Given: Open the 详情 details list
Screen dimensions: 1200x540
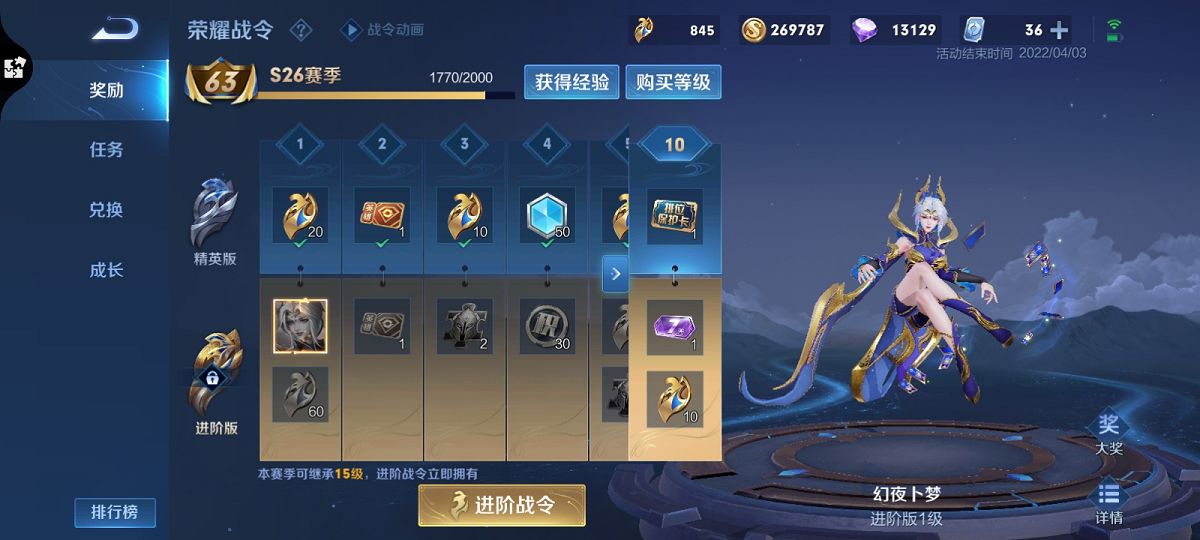Looking at the screenshot, I should coord(1108,504).
